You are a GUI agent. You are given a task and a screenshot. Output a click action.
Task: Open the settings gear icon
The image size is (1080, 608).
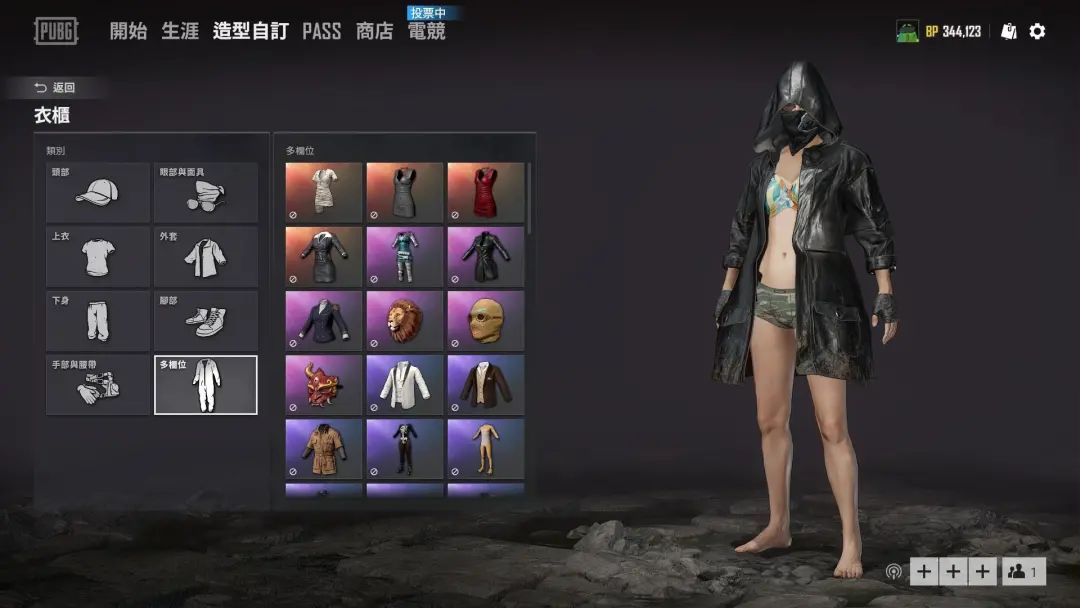pyautogui.click(x=1037, y=31)
